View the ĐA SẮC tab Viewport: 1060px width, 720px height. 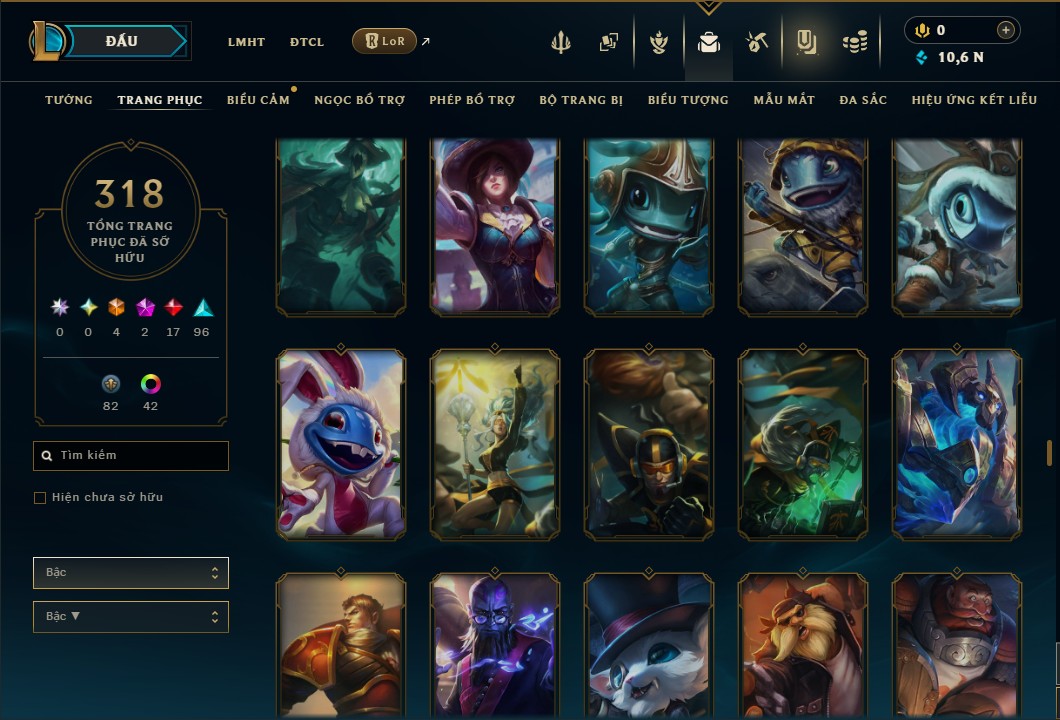[x=863, y=100]
